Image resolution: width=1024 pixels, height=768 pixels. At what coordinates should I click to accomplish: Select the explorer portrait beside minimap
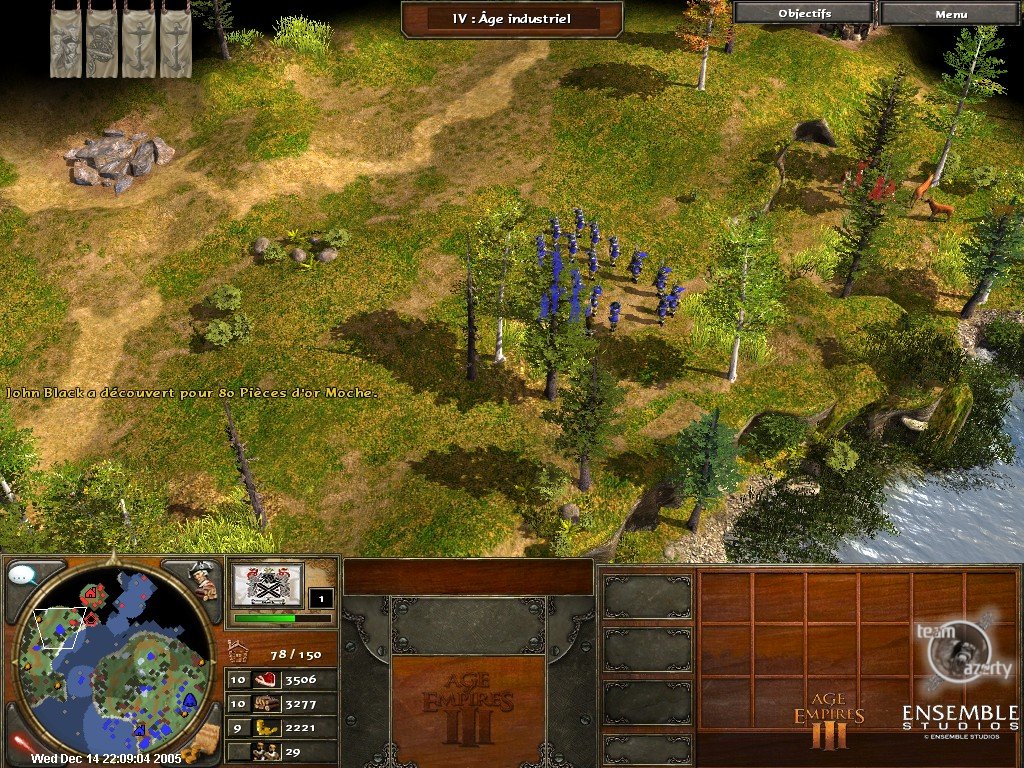point(203,580)
